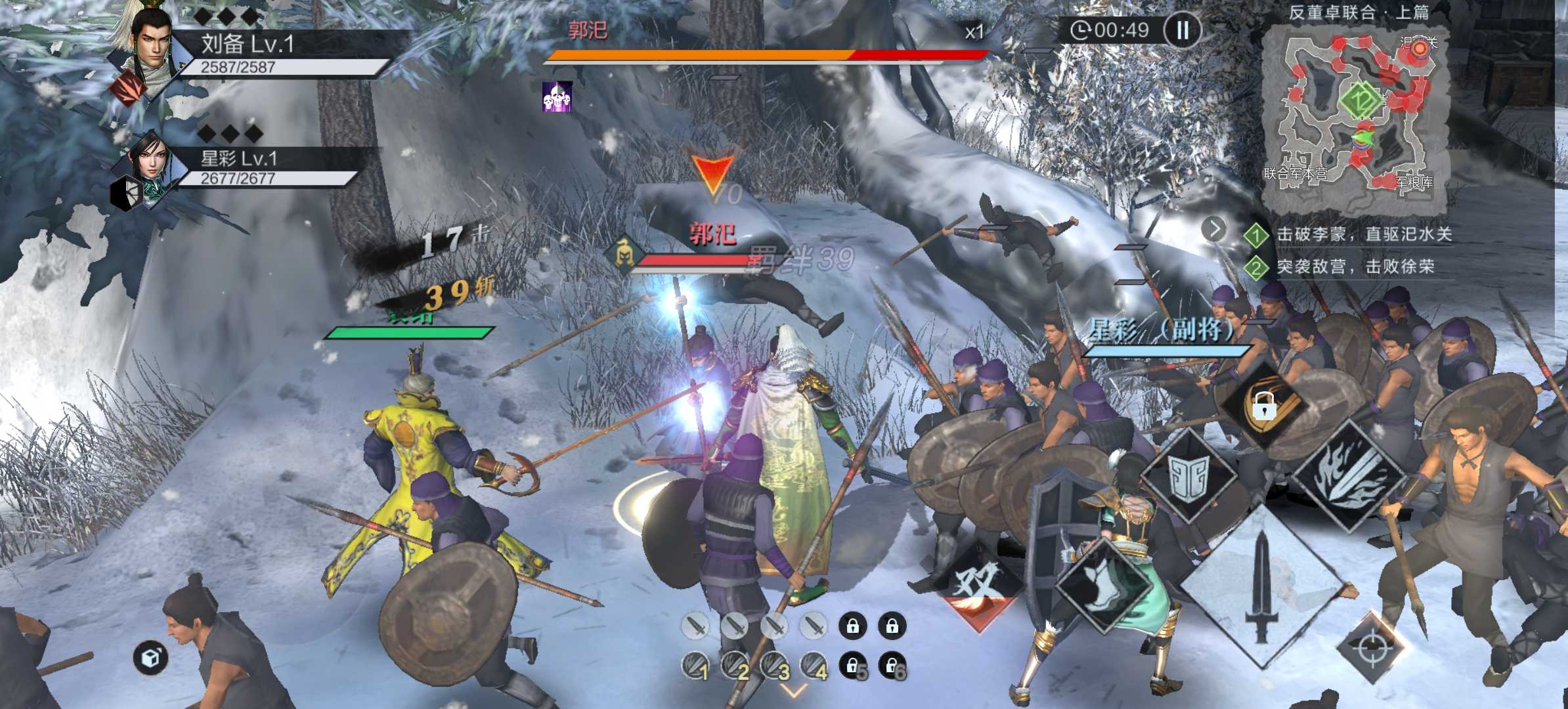Tap the purple skulls debuff icon
1568x709 pixels.
tap(557, 97)
